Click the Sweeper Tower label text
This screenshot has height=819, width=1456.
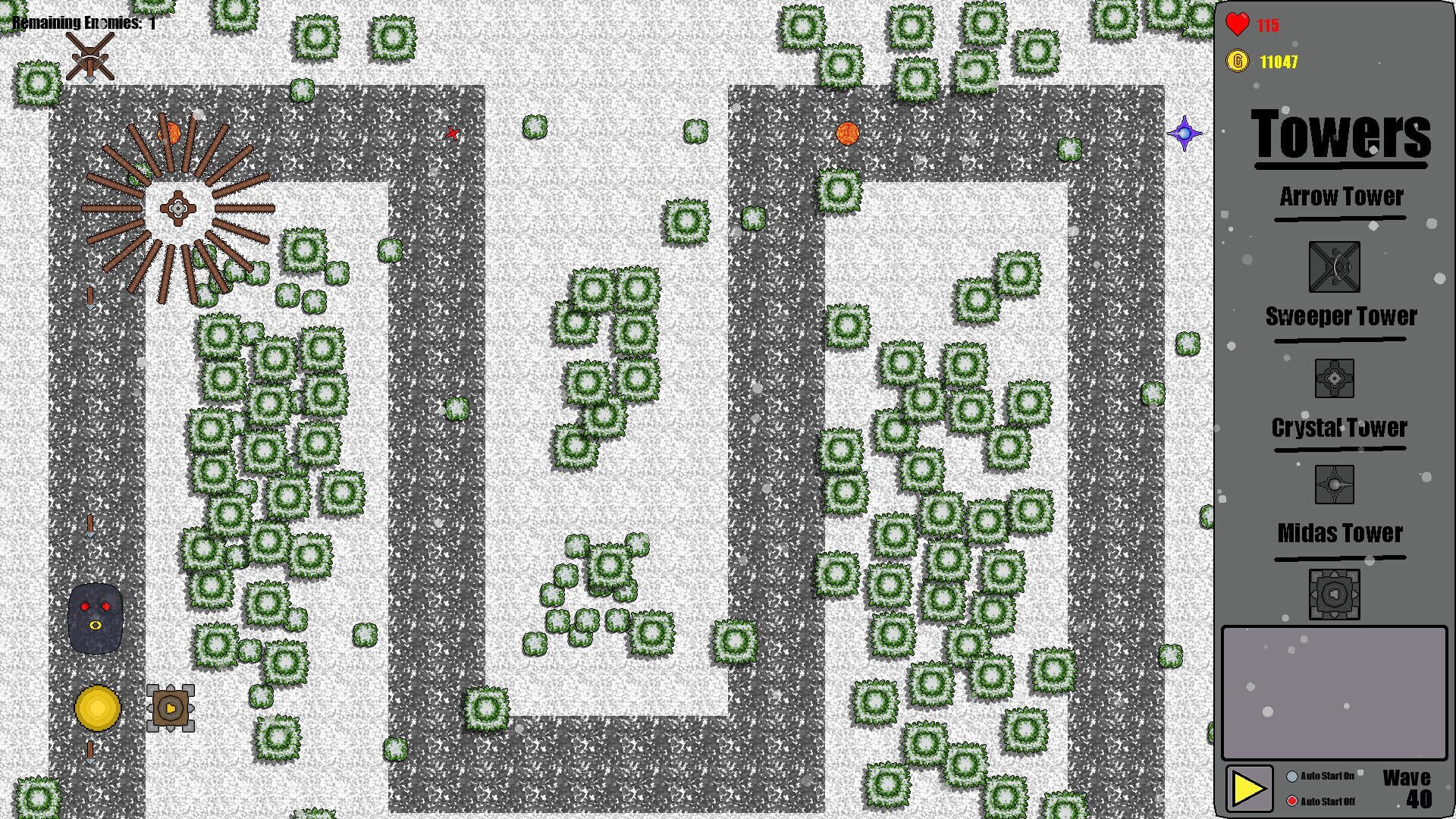click(x=1339, y=316)
